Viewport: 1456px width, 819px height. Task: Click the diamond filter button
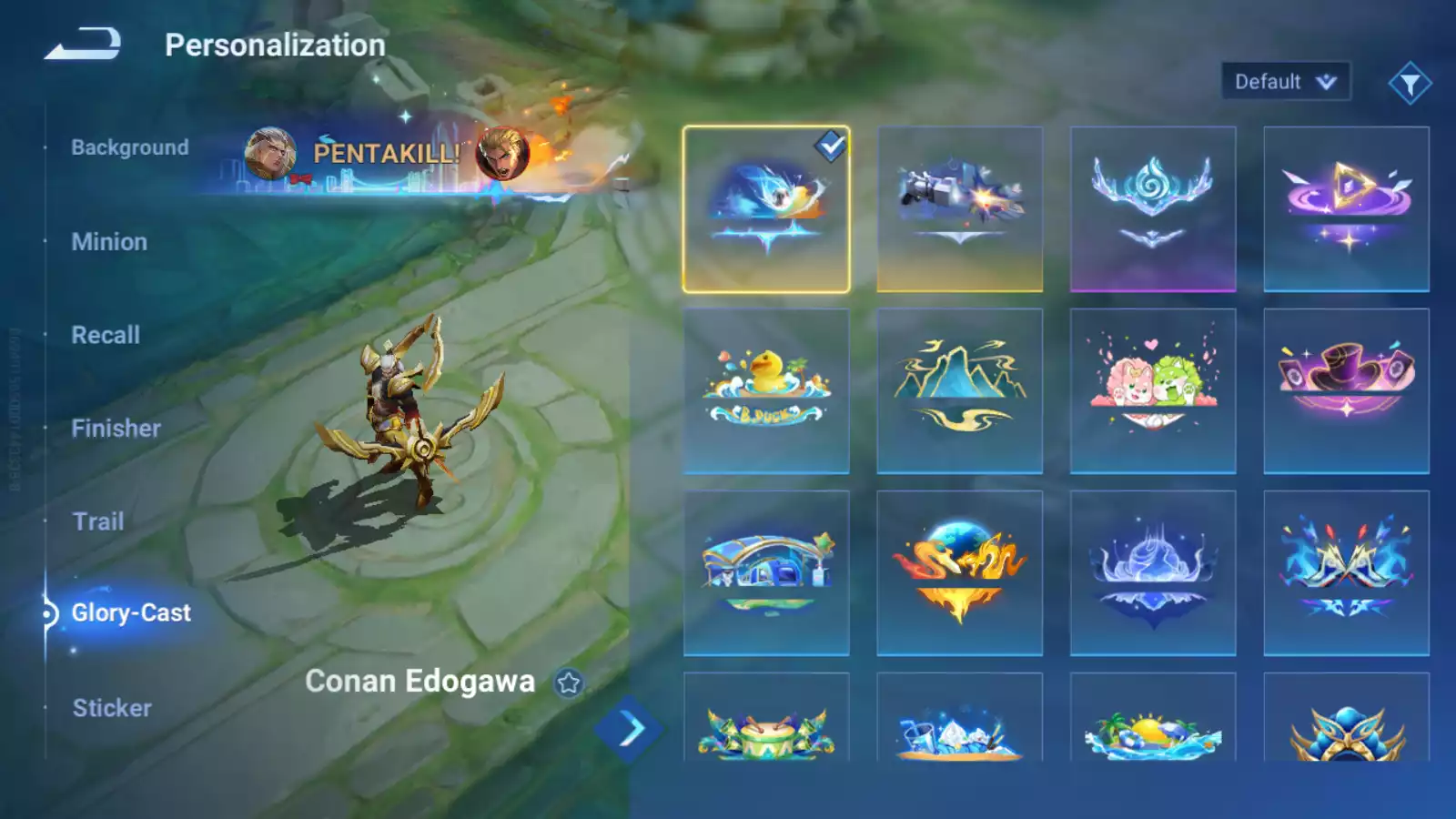(x=1410, y=84)
